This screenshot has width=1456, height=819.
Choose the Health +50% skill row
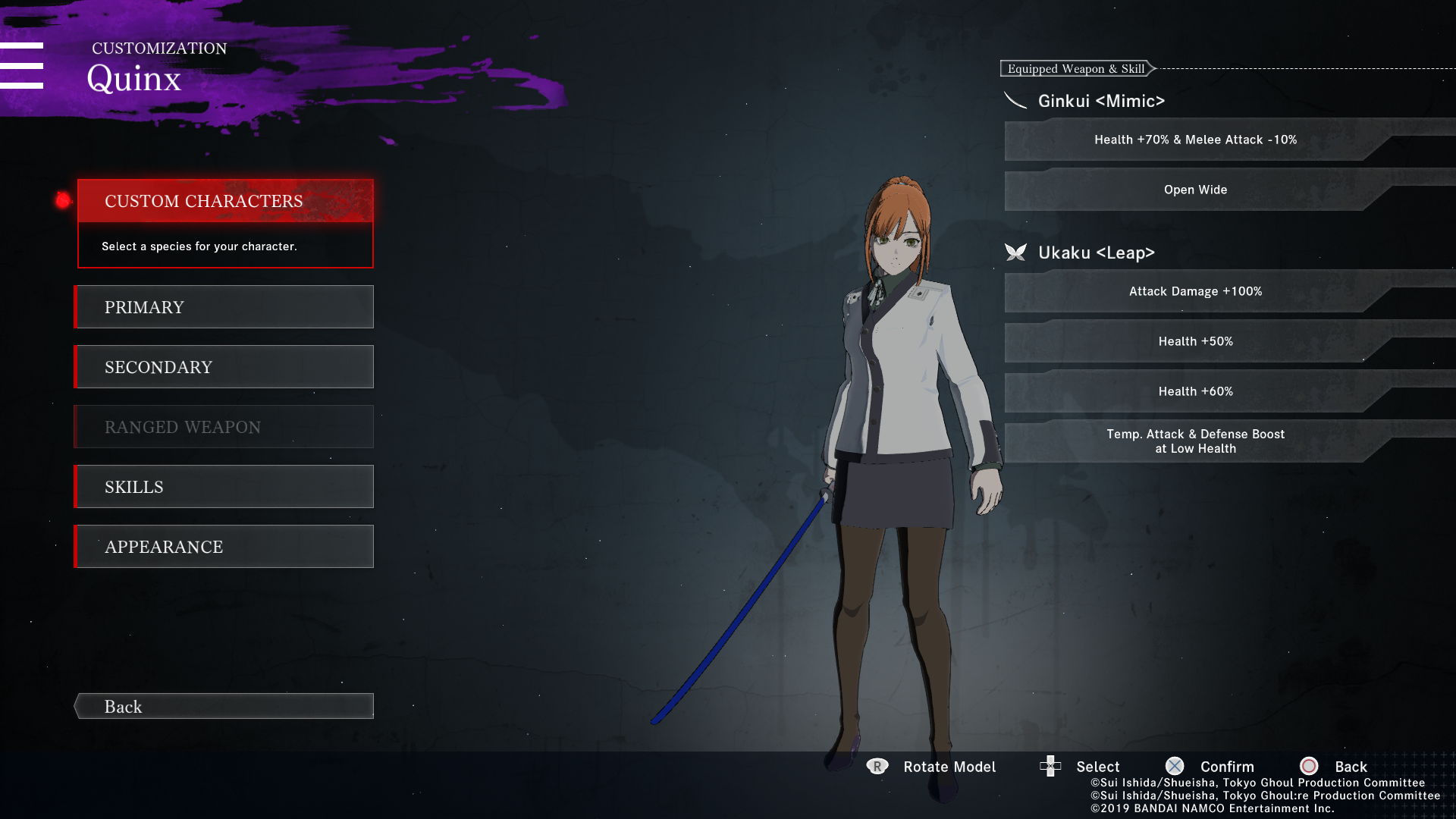pyautogui.click(x=1195, y=341)
